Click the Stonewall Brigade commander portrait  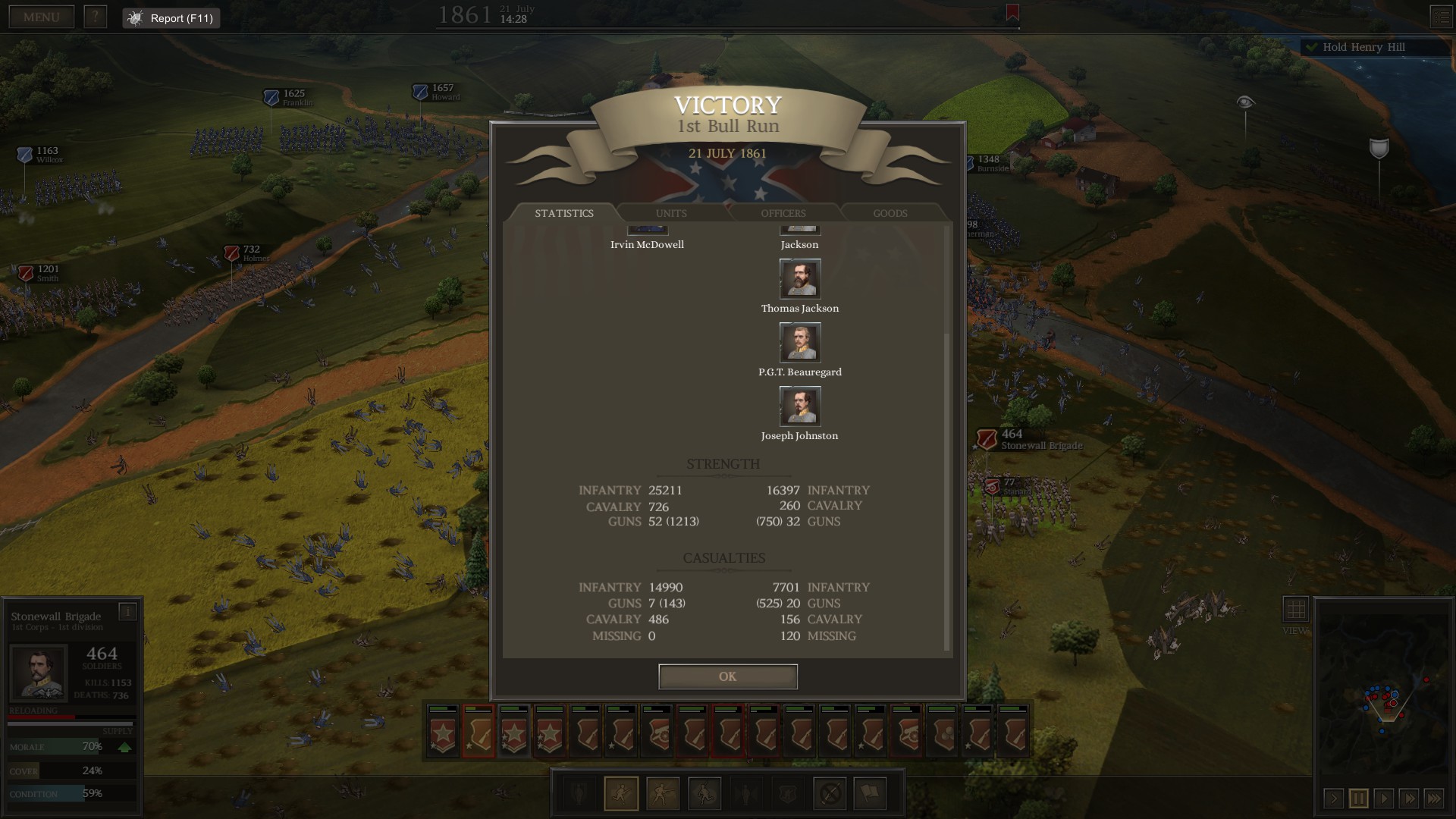tap(38, 672)
